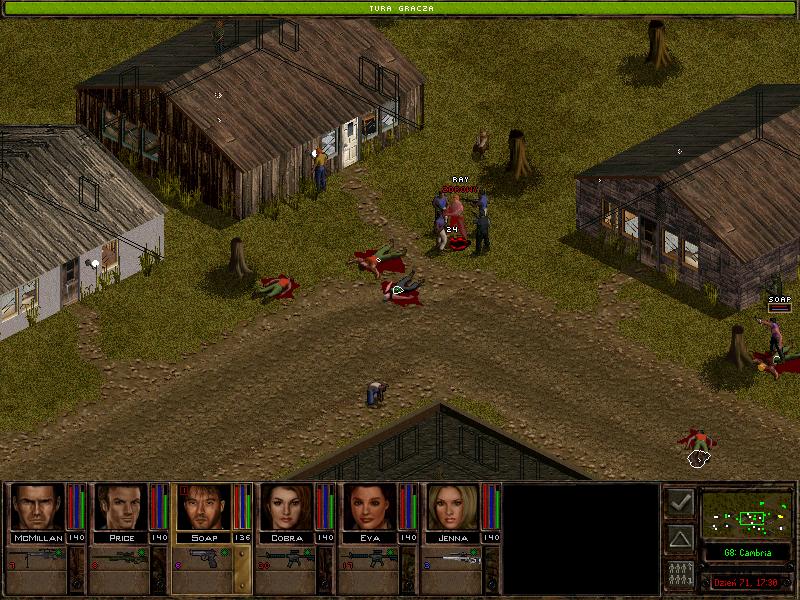Pick Eva's portrait
The width and height of the screenshot is (800, 600).
pos(369,507)
